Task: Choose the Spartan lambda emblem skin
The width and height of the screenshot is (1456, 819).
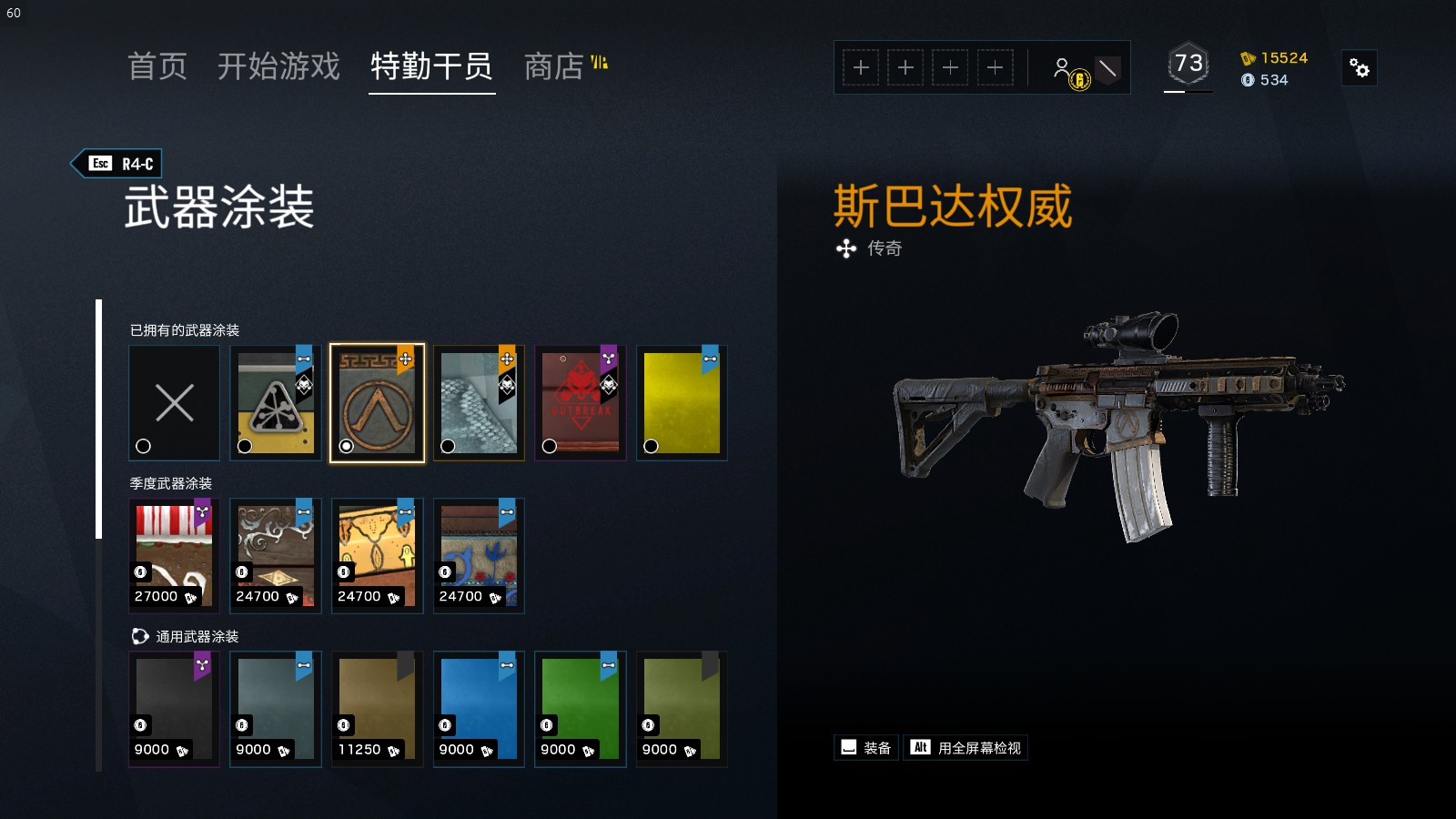Action: pos(377,403)
